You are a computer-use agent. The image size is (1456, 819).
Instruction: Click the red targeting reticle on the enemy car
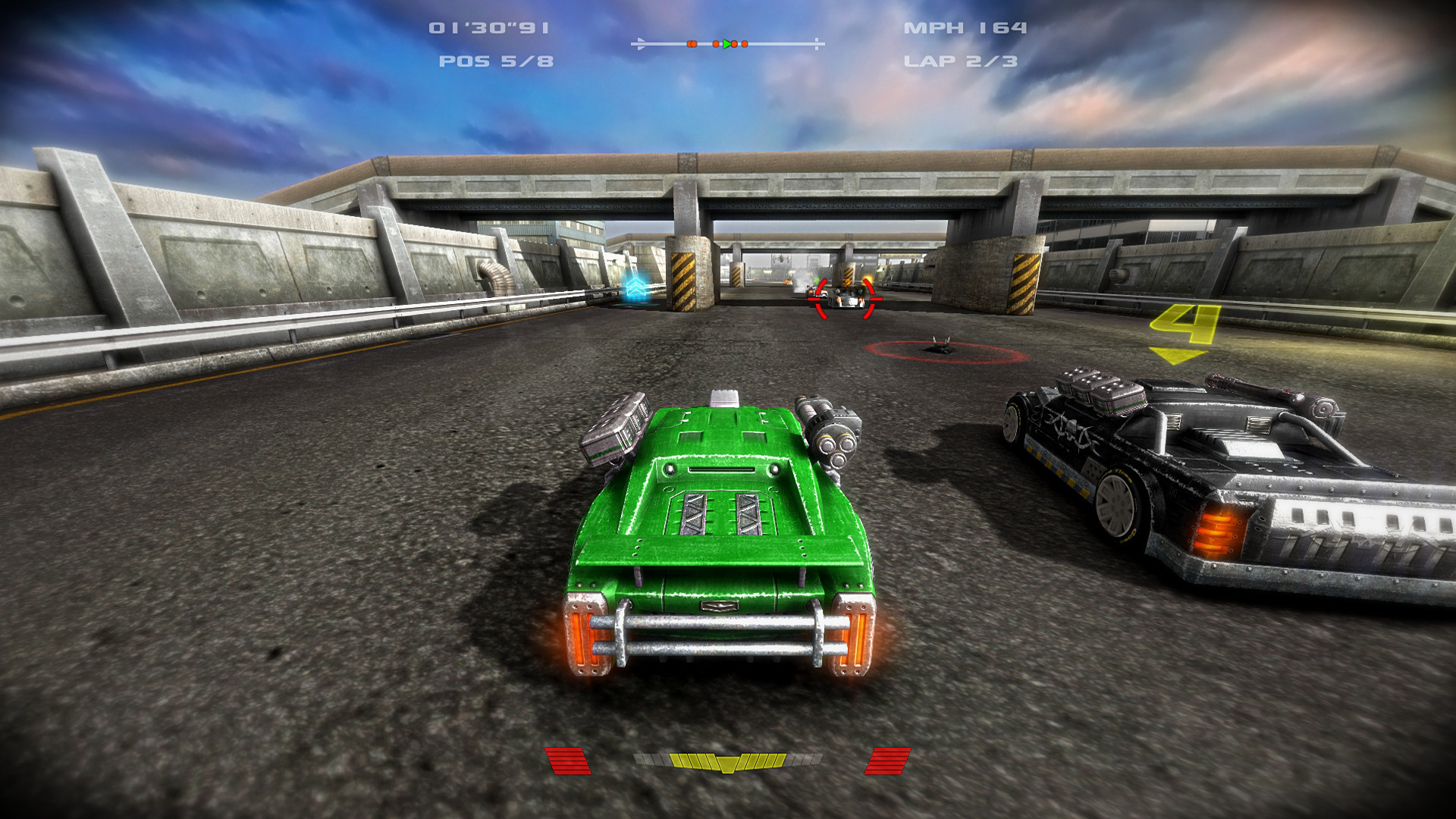(x=846, y=297)
